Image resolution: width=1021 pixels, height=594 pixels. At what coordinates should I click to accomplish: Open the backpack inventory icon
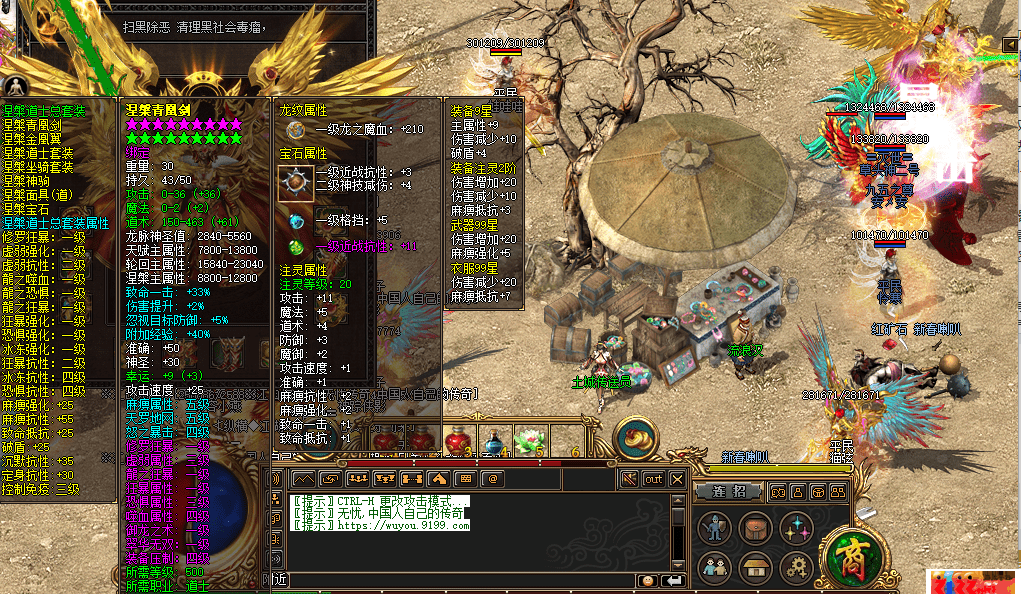[755, 527]
